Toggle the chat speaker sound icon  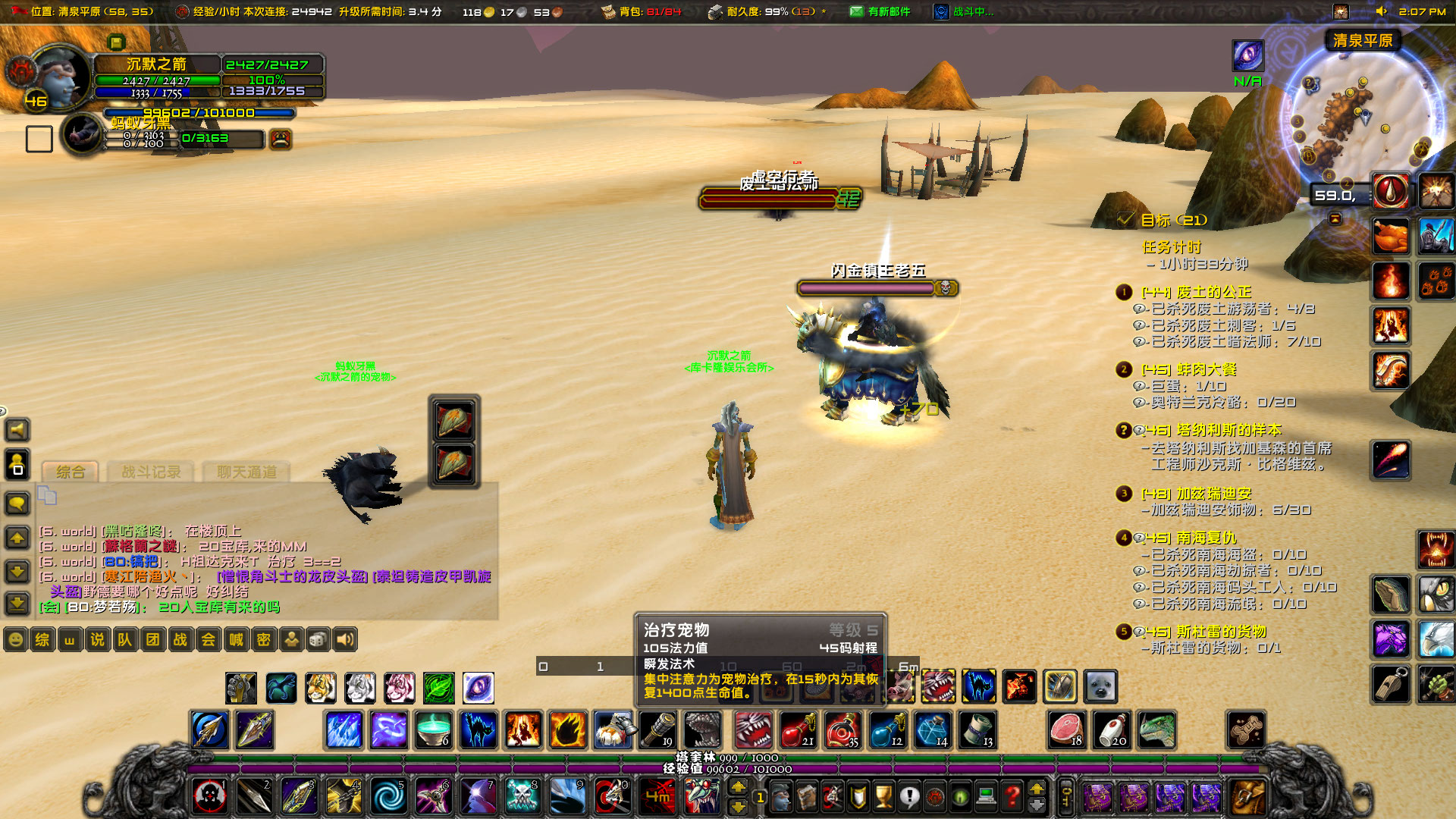point(345,639)
